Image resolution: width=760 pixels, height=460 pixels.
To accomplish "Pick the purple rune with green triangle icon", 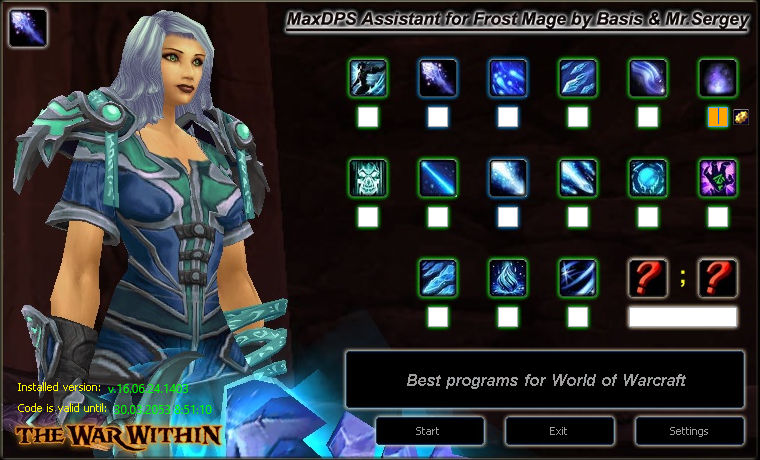I will click(717, 178).
